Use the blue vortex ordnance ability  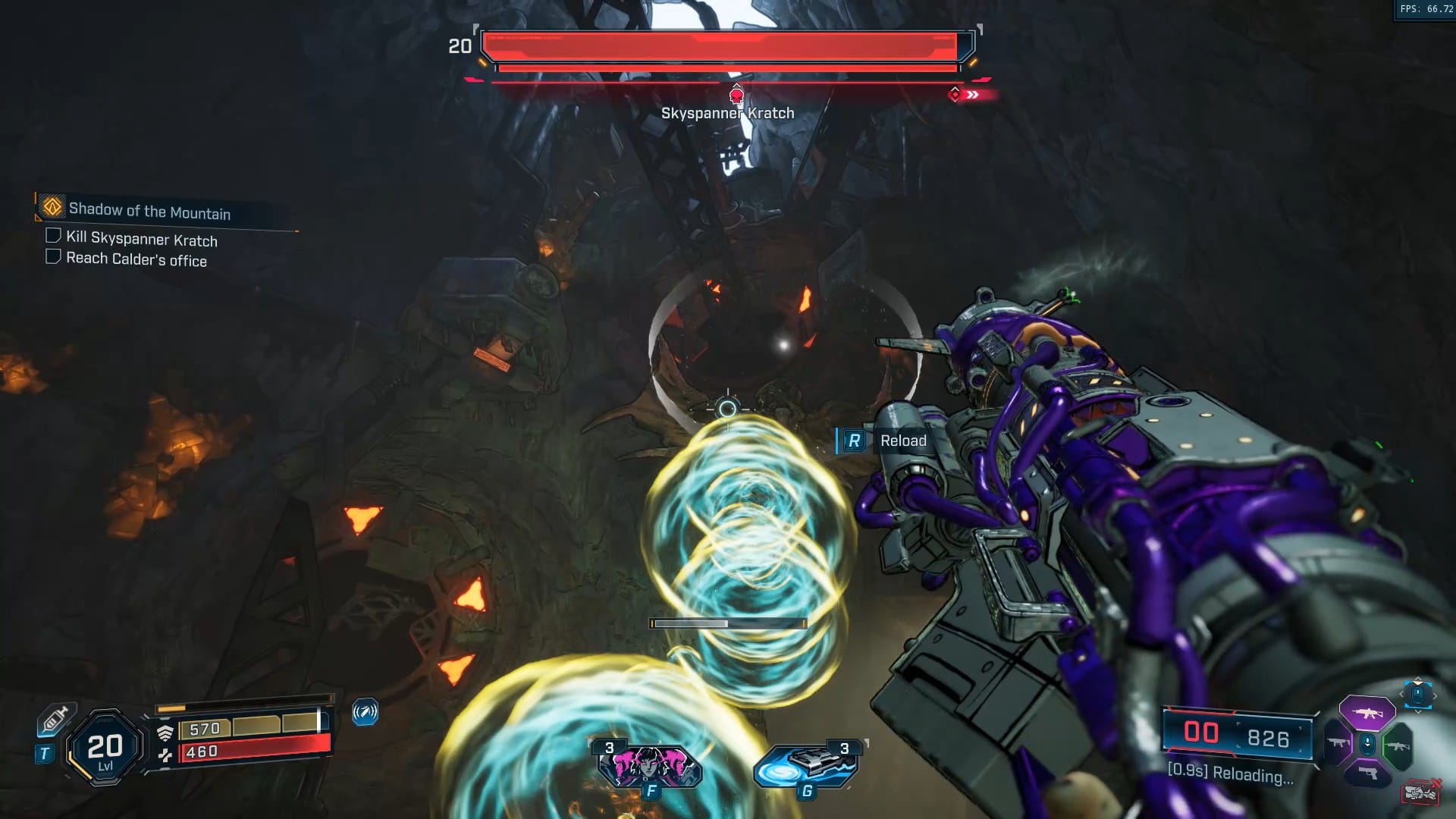(806, 766)
